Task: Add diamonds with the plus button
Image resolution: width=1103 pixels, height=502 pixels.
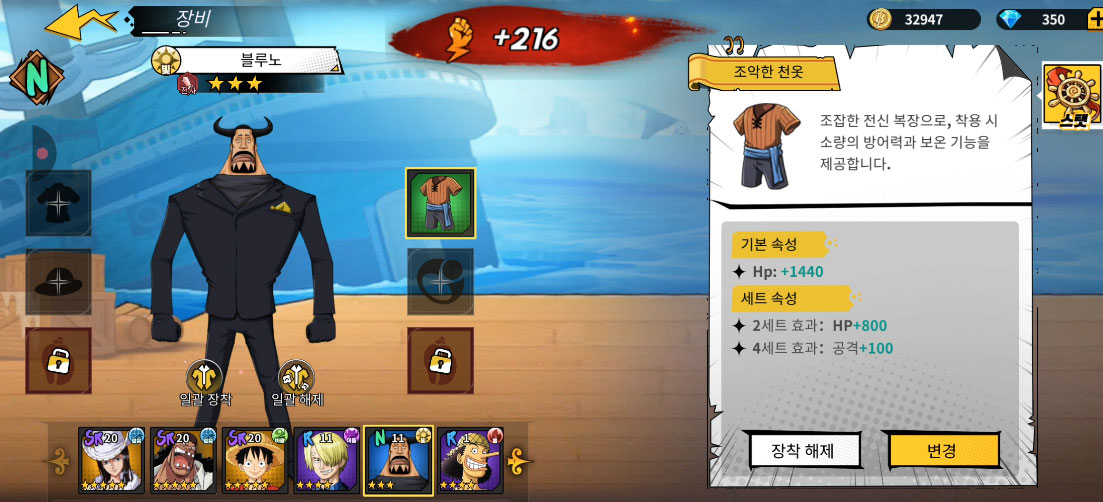Action: 1095,19
